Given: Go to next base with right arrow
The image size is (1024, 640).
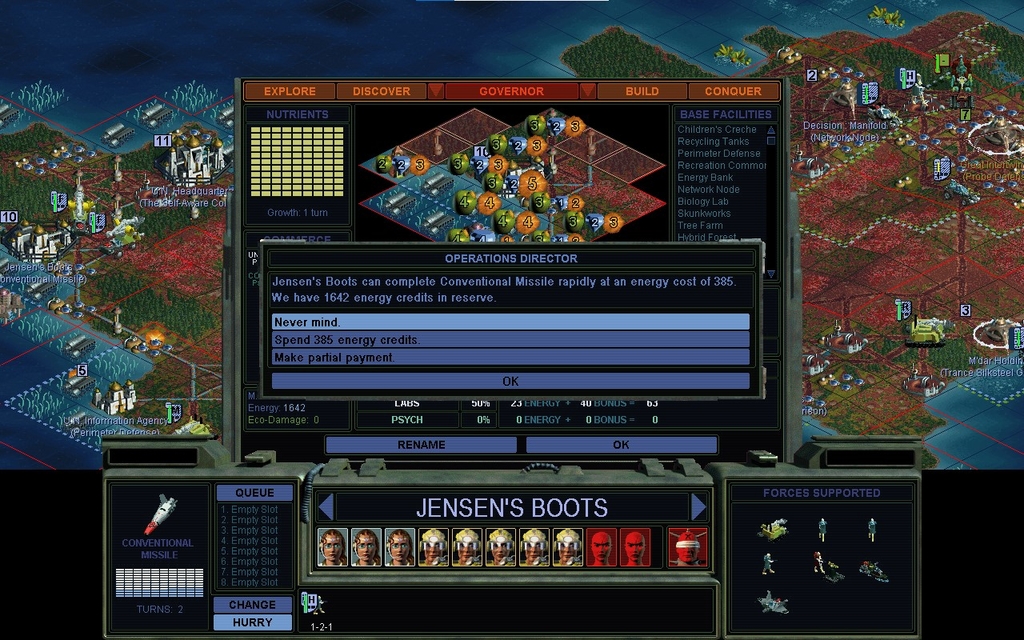Looking at the screenshot, I should pos(698,507).
